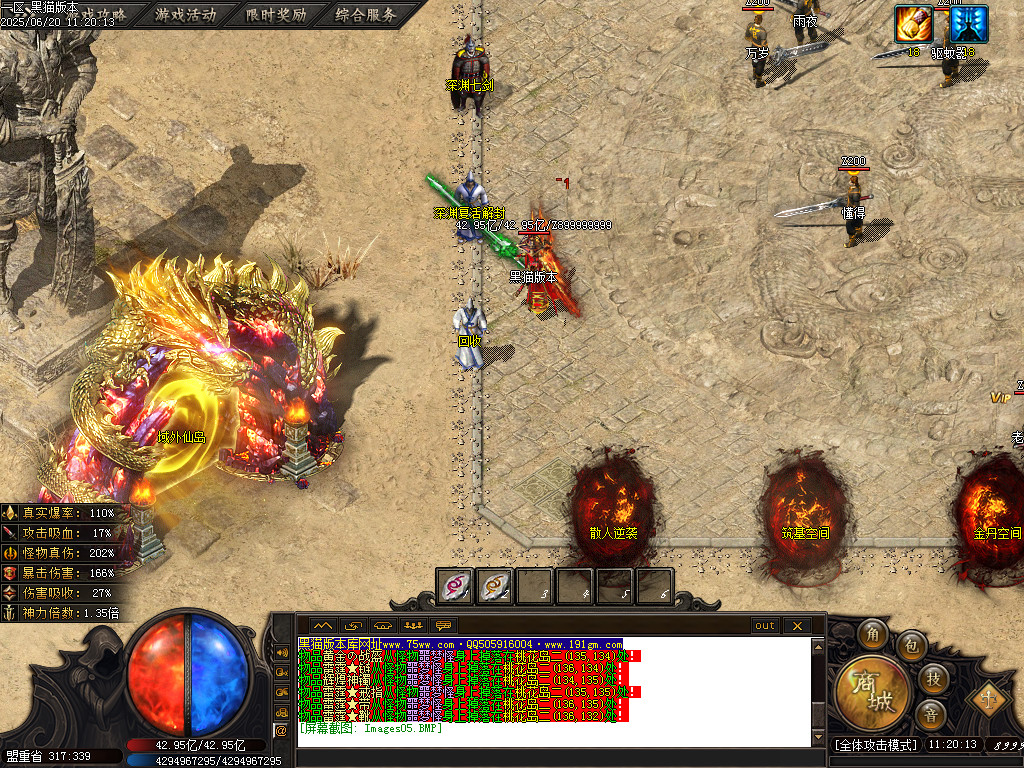This screenshot has width=1024, height=768.
Task: Use the item in hotbar slot 2
Action: (494, 586)
